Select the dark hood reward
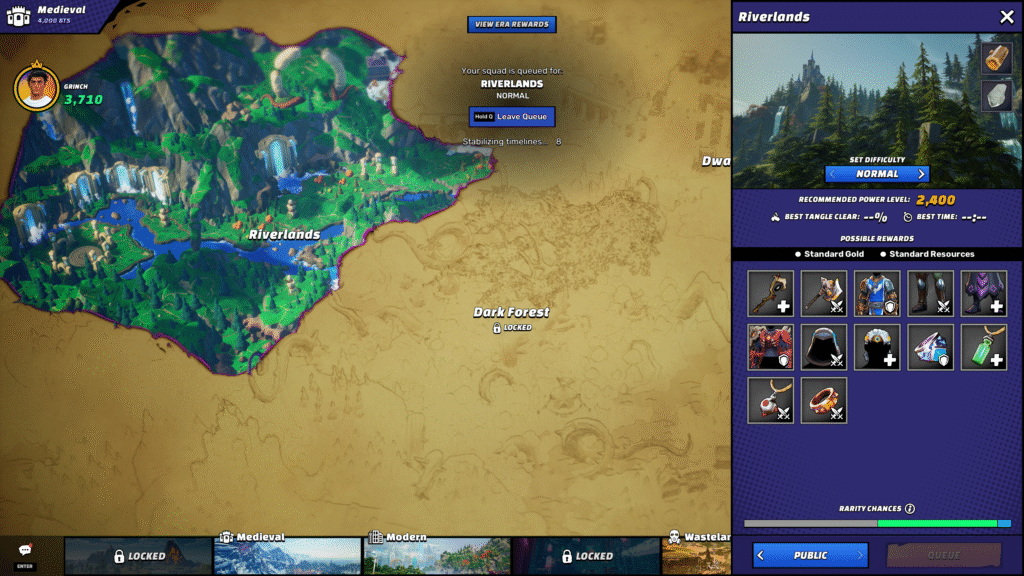This screenshot has width=1024, height=576. (824, 347)
